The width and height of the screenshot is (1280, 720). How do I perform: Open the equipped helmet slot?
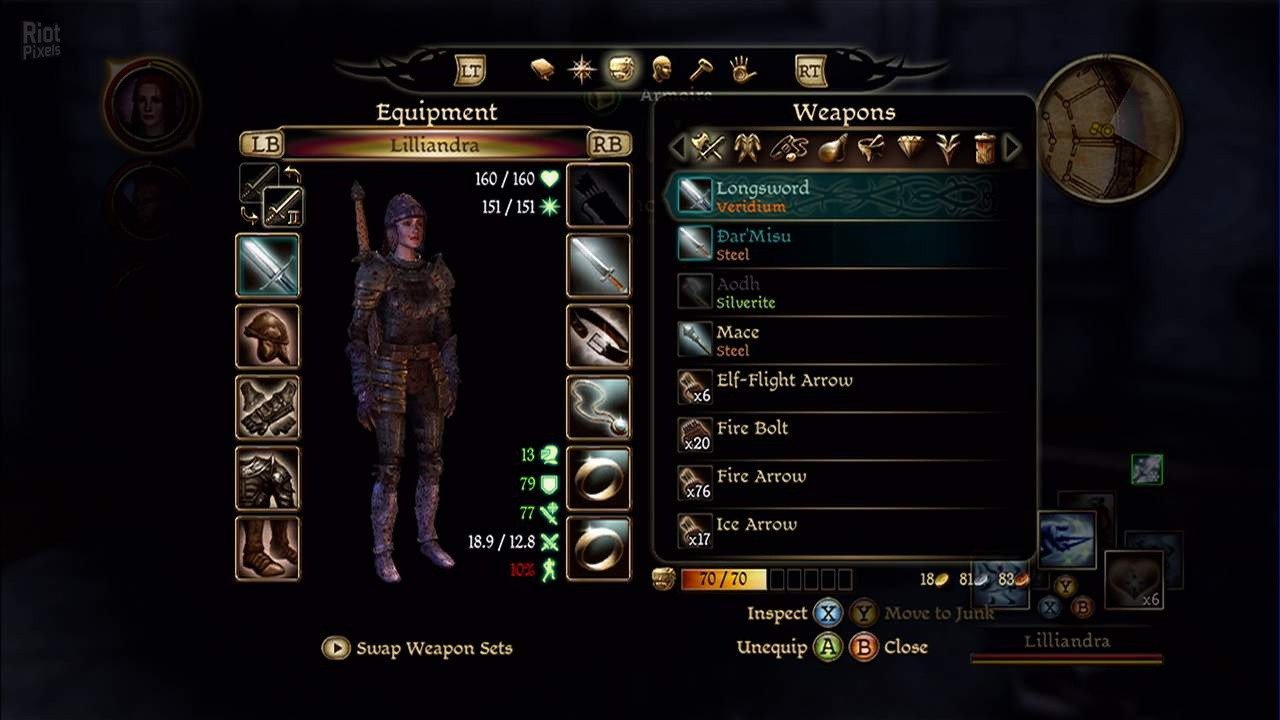click(267, 336)
